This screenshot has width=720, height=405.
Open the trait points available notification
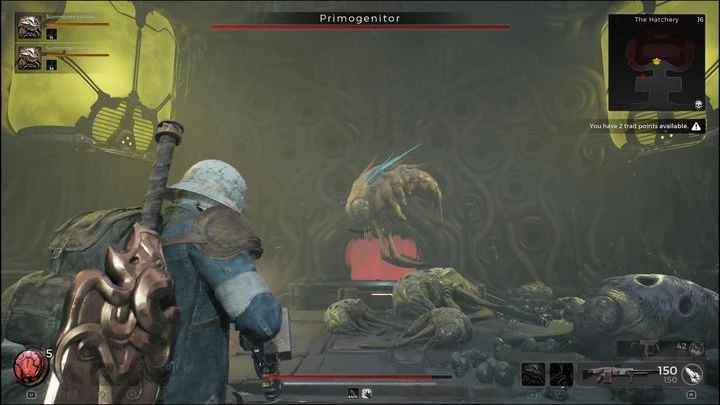point(646,126)
